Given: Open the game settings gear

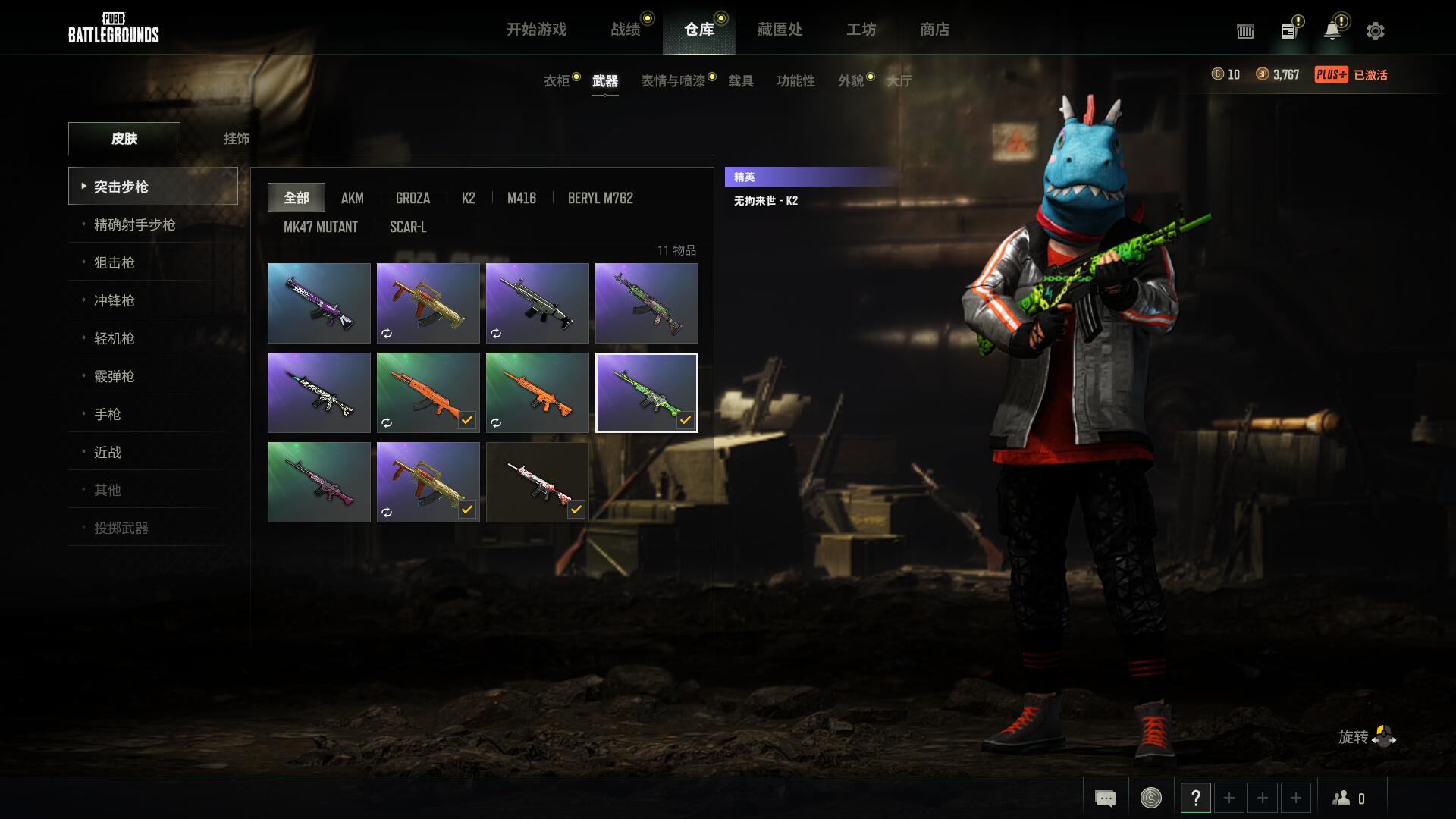Looking at the screenshot, I should (x=1375, y=31).
